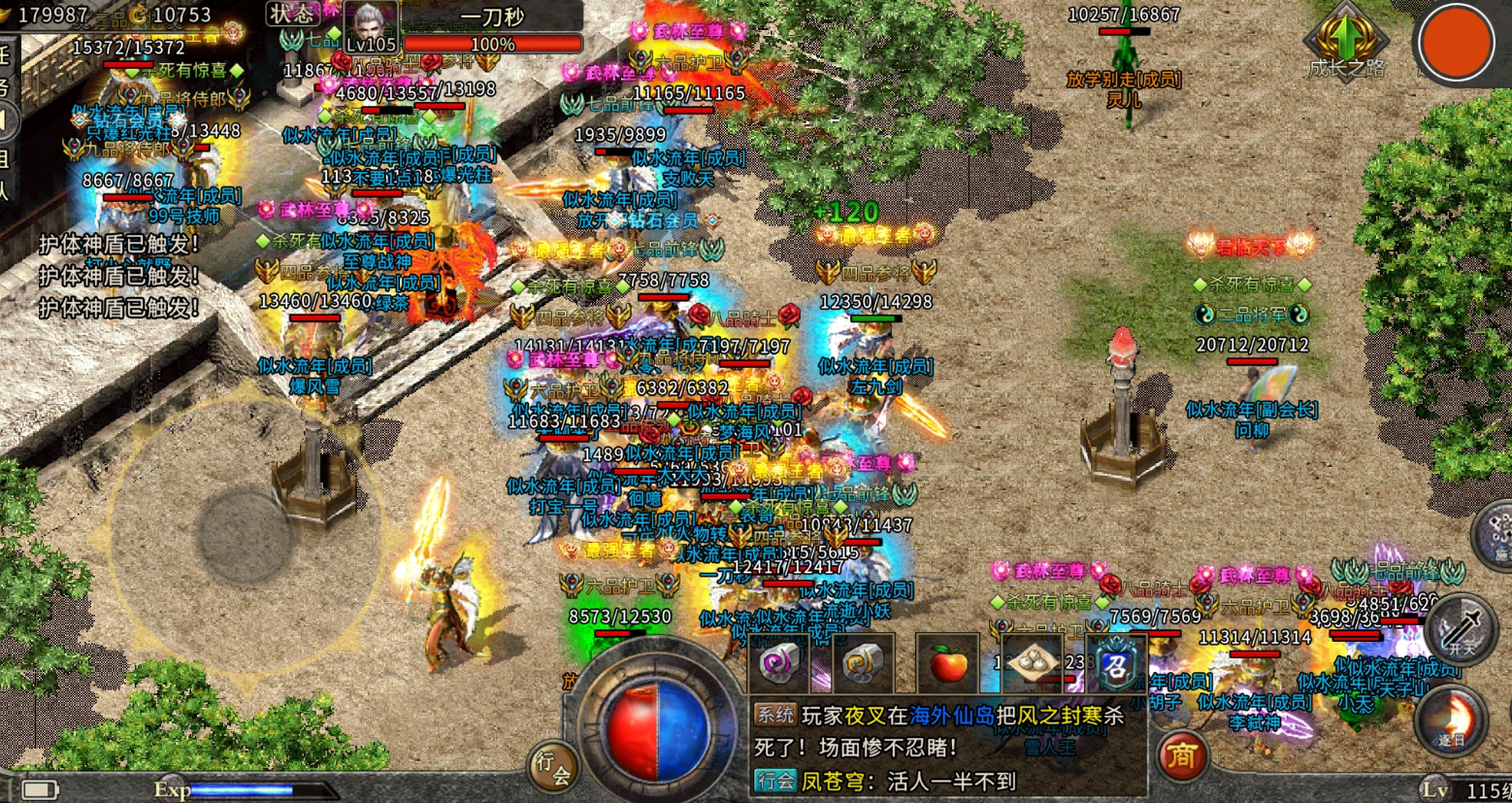Activate the 开天 sword skill
This screenshot has width=1512, height=803.
coord(1463,628)
